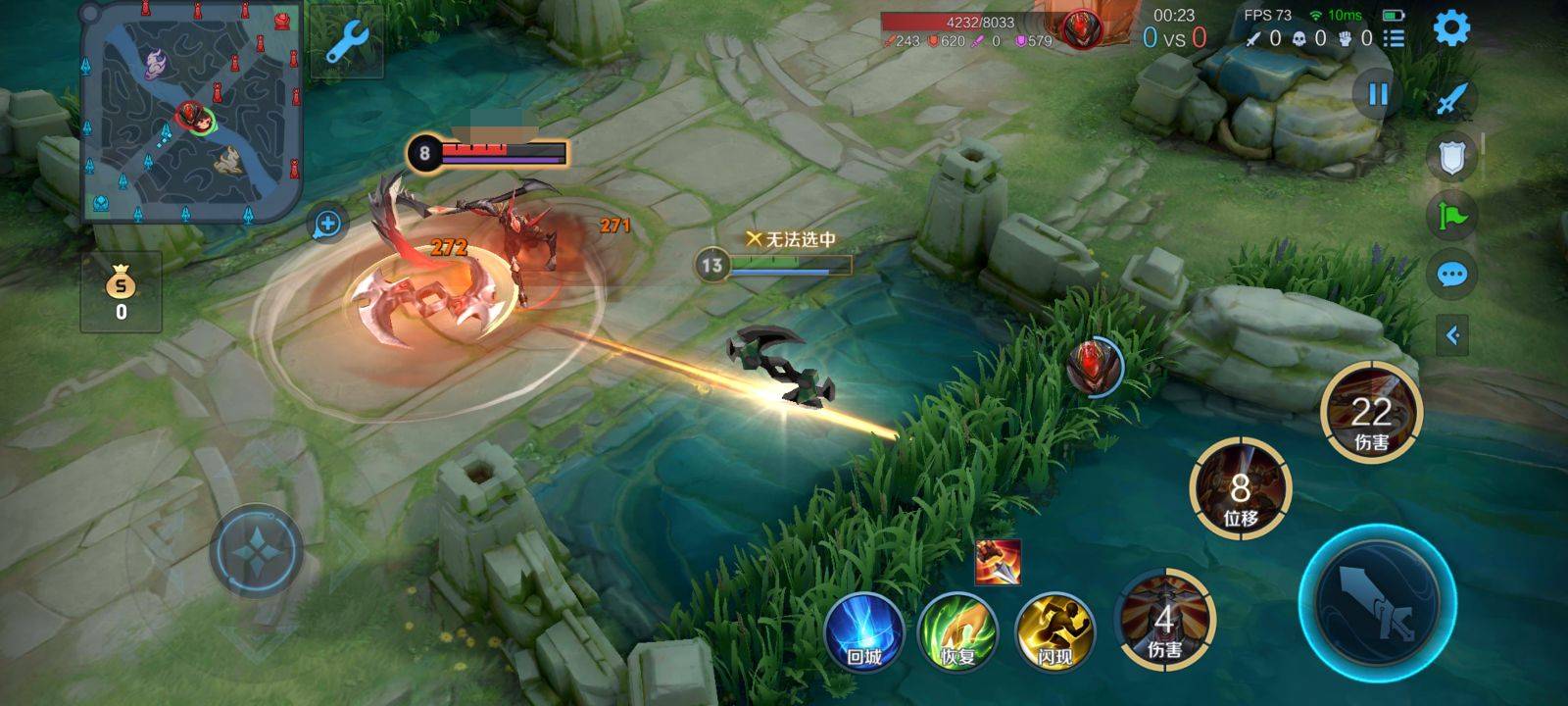Open the wrench tools button
This screenshot has width=1568, height=706.
[346, 42]
